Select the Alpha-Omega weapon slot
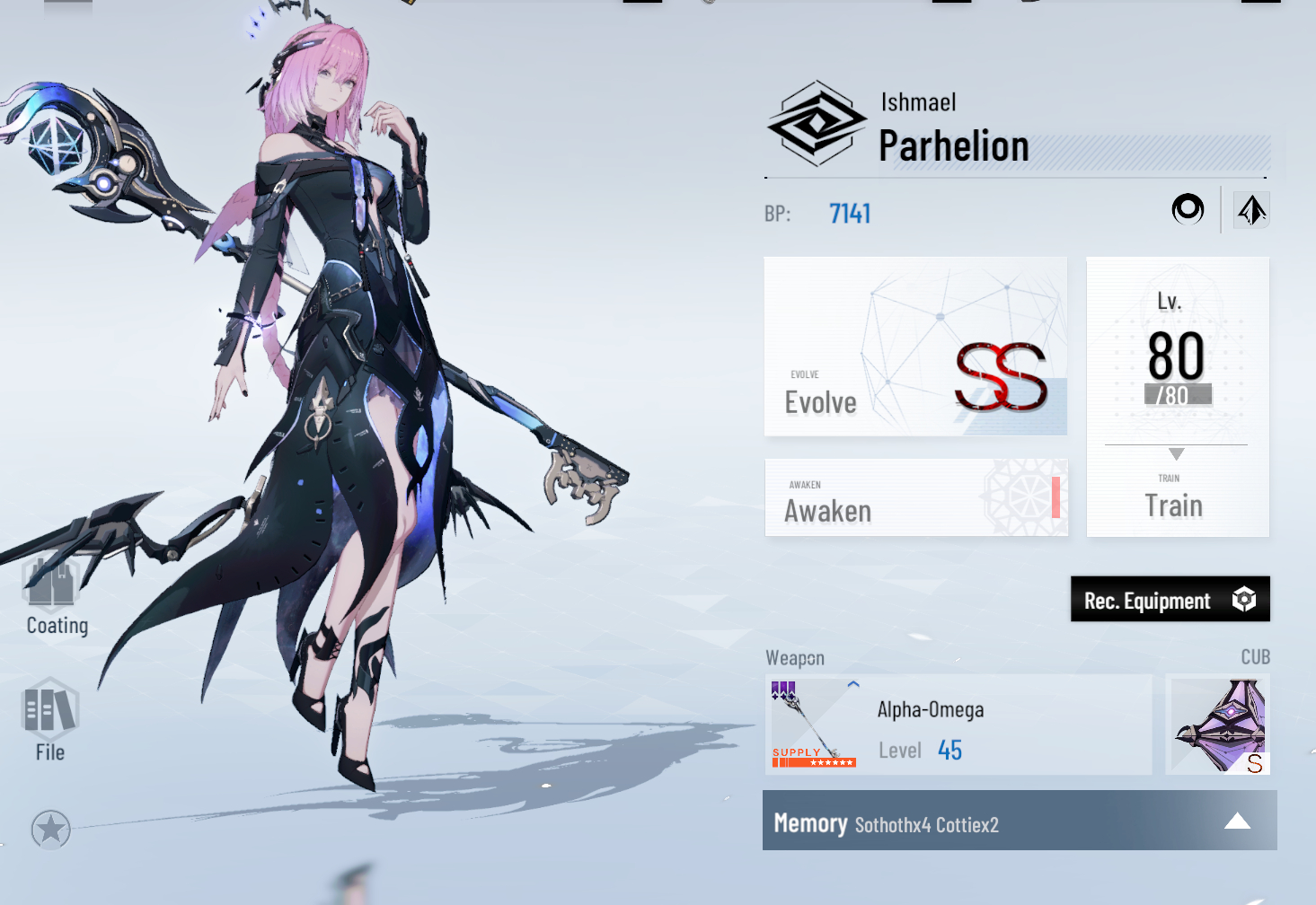Viewport: 1316px width, 905px height. 958,725
